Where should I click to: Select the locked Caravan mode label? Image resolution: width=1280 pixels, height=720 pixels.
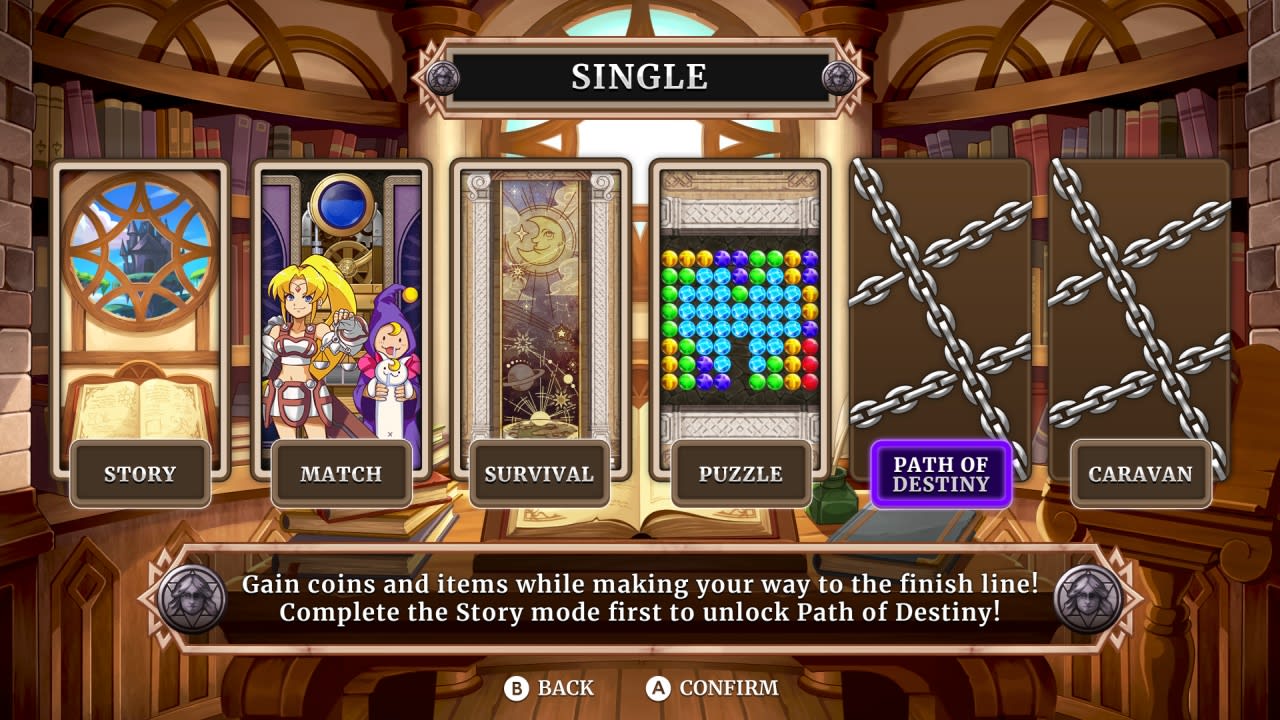pyautogui.click(x=1140, y=473)
